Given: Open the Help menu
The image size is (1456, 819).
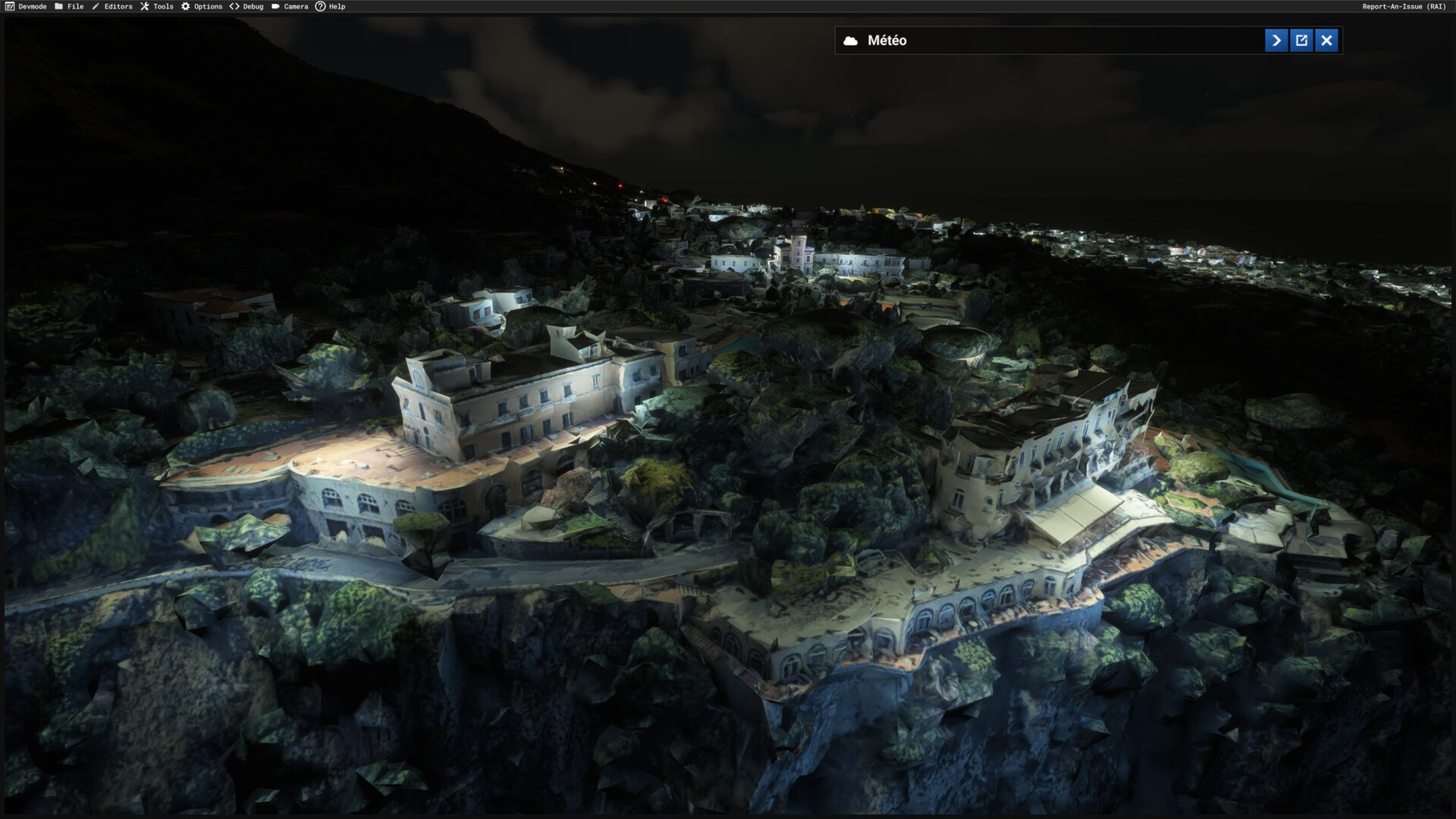Looking at the screenshot, I should (x=331, y=6).
